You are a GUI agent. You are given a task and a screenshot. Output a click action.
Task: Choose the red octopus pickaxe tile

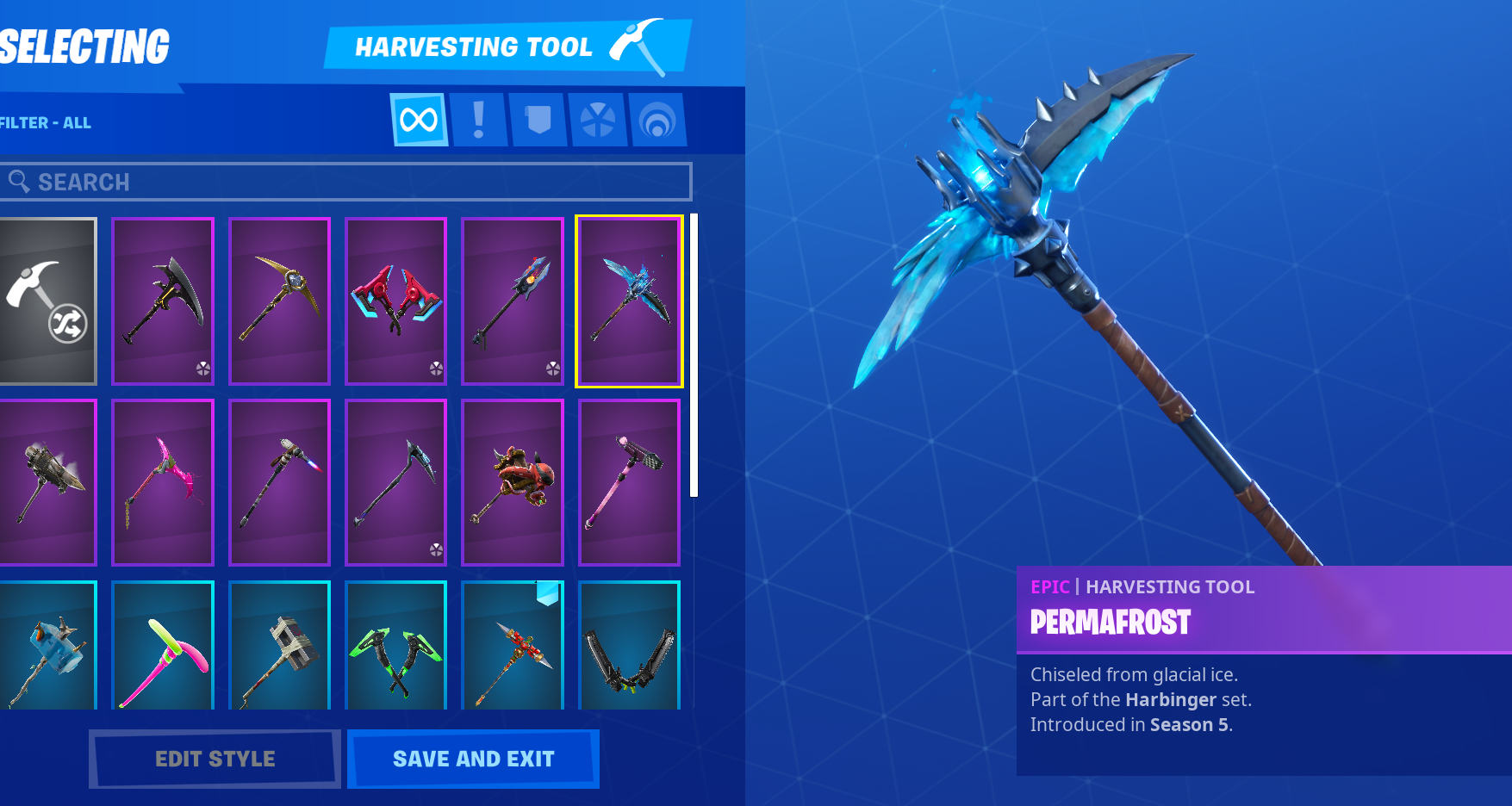click(x=513, y=482)
